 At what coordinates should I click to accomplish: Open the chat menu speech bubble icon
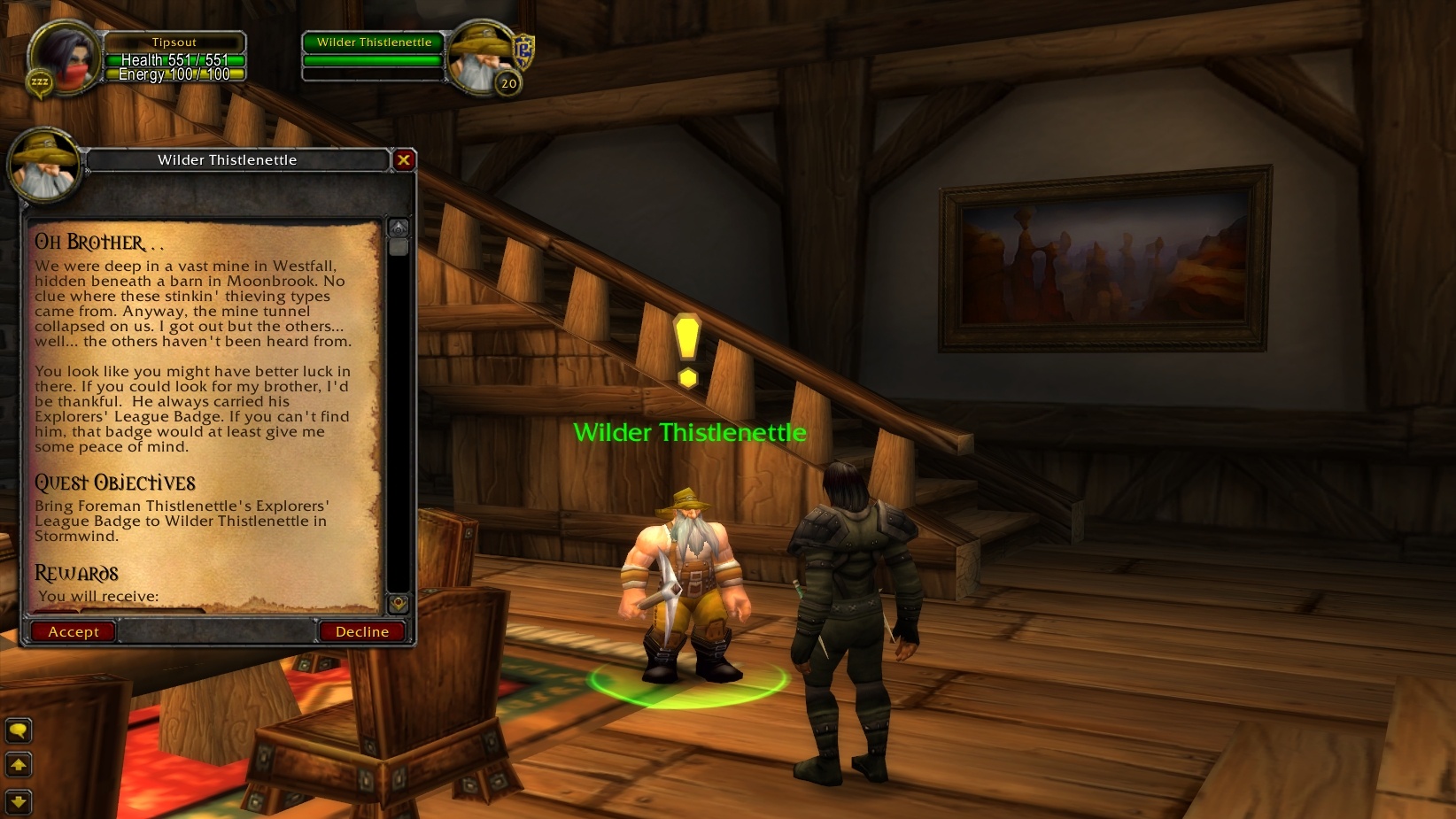click(18, 730)
